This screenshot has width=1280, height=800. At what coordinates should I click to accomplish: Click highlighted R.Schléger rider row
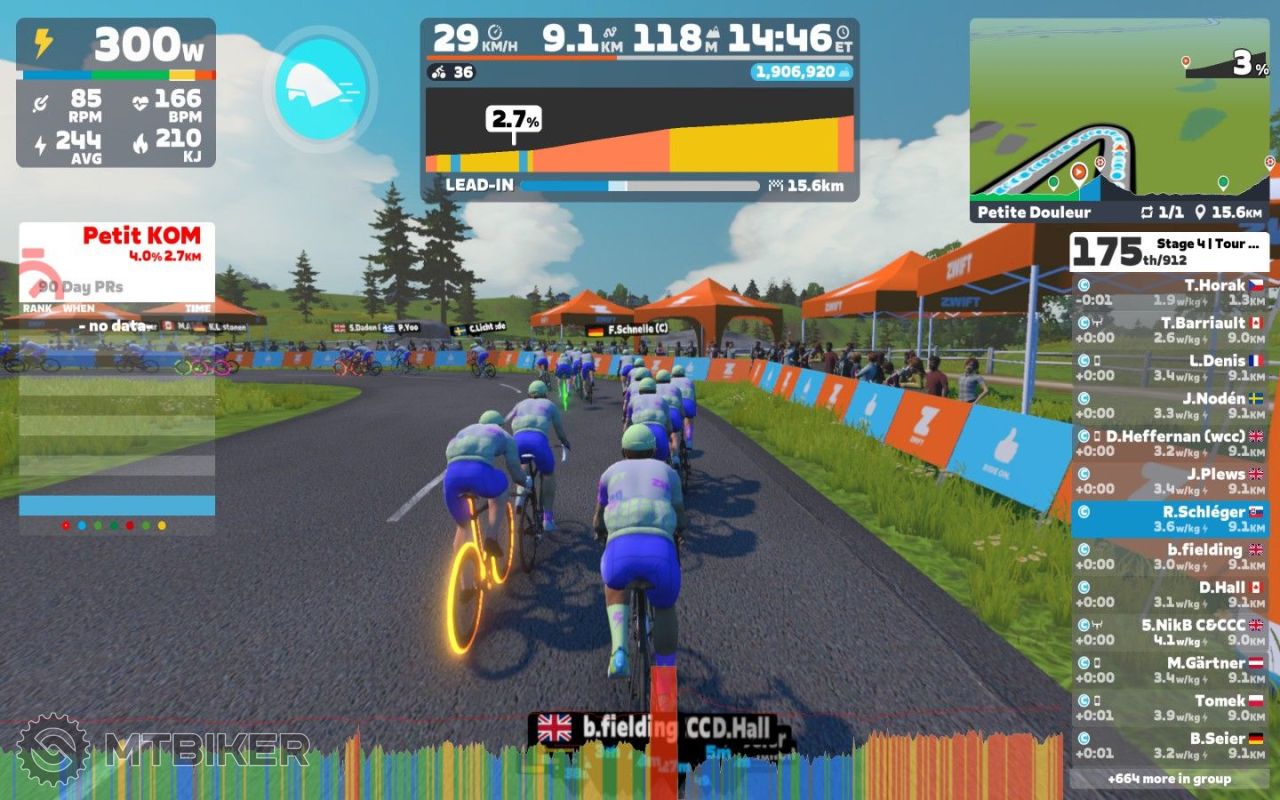pos(1169,519)
